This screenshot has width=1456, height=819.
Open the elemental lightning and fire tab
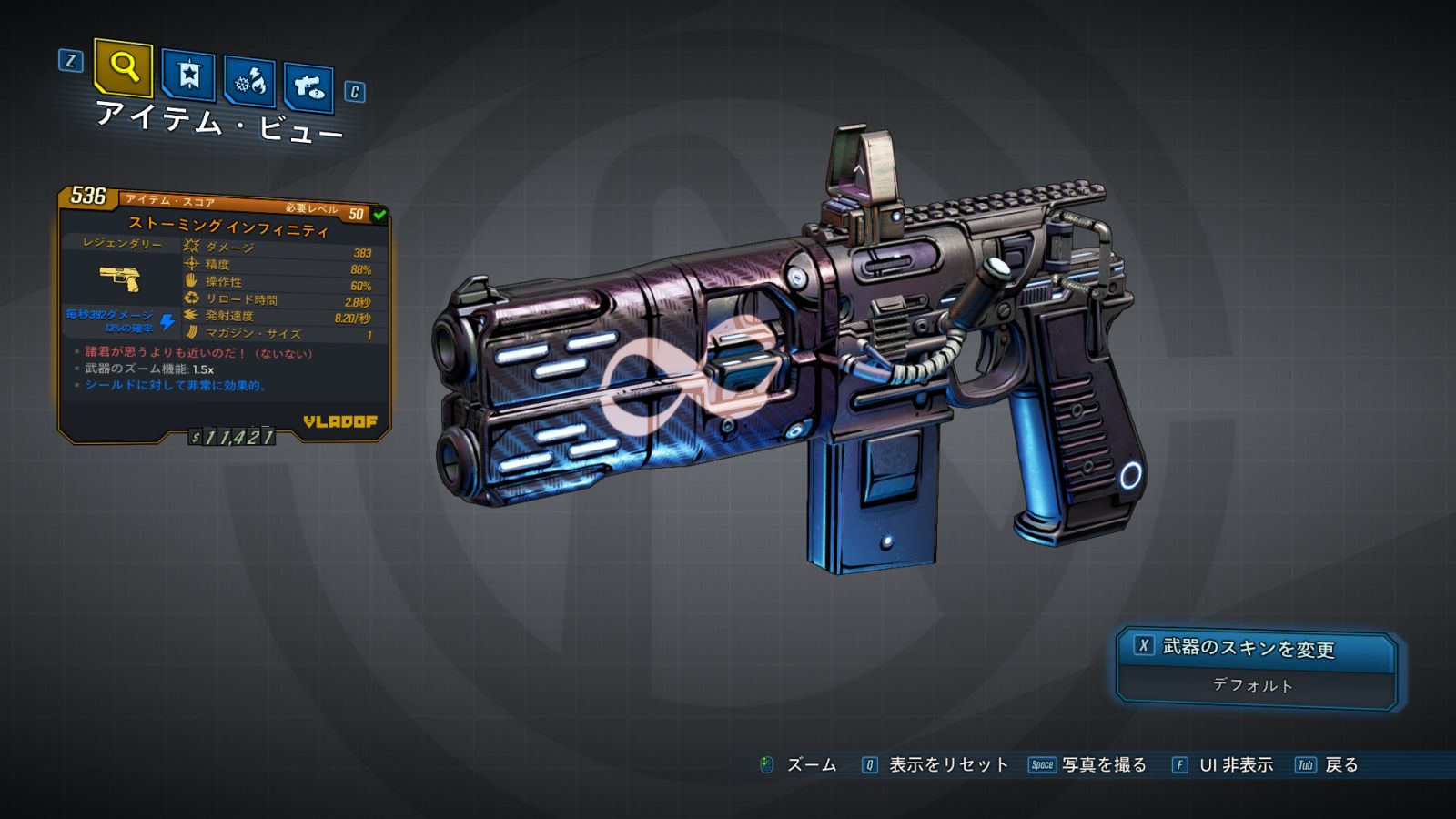point(249,83)
